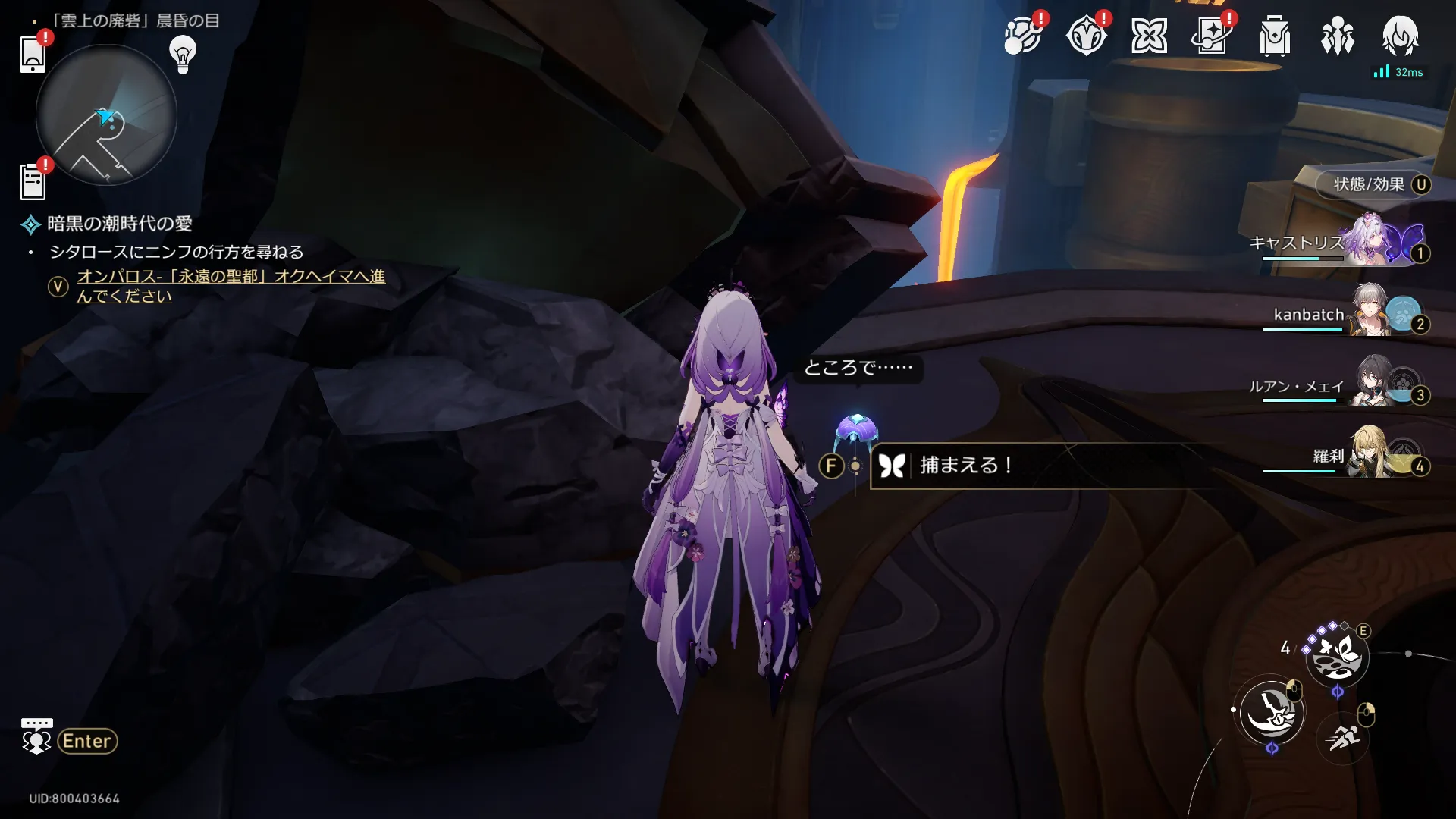Open the chat box icon
Viewport: 1456px width, 819px height.
(x=36, y=736)
